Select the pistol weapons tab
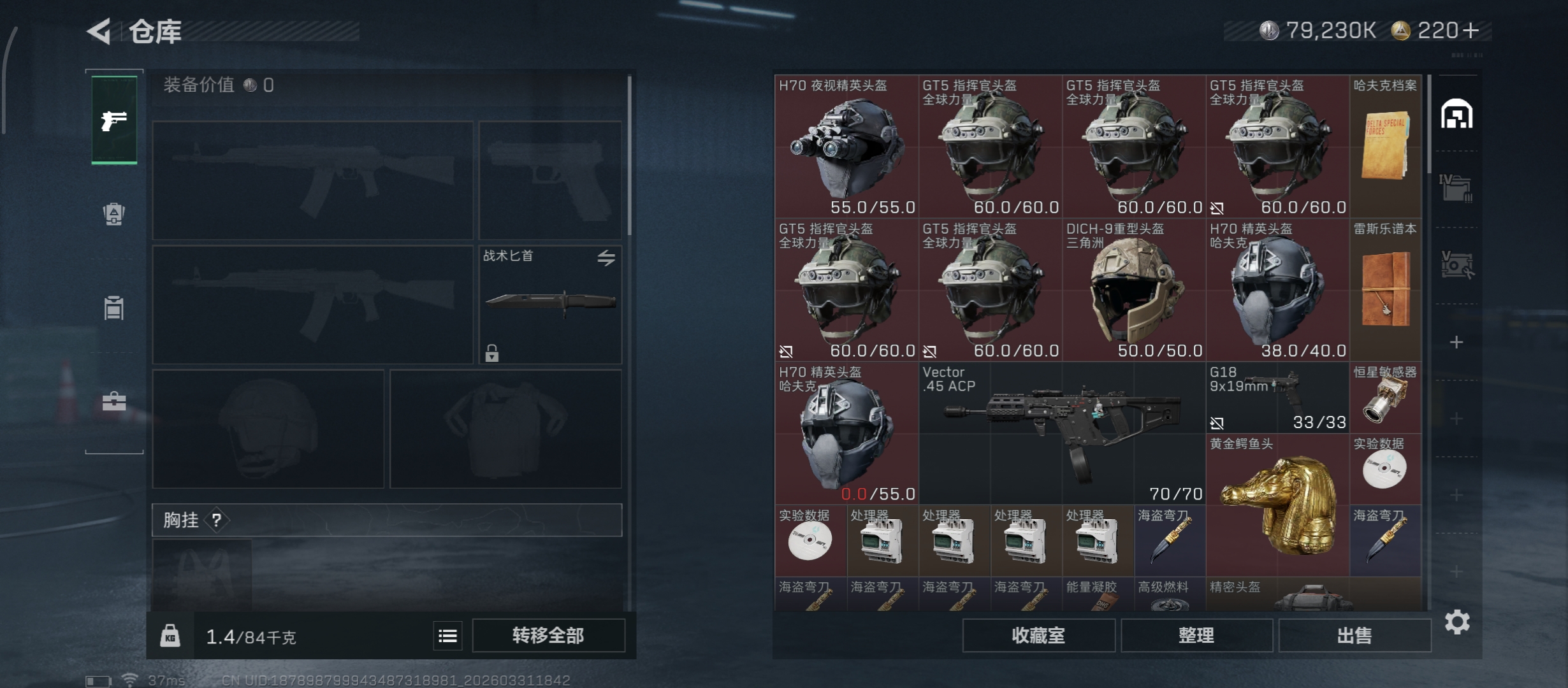 click(x=114, y=120)
